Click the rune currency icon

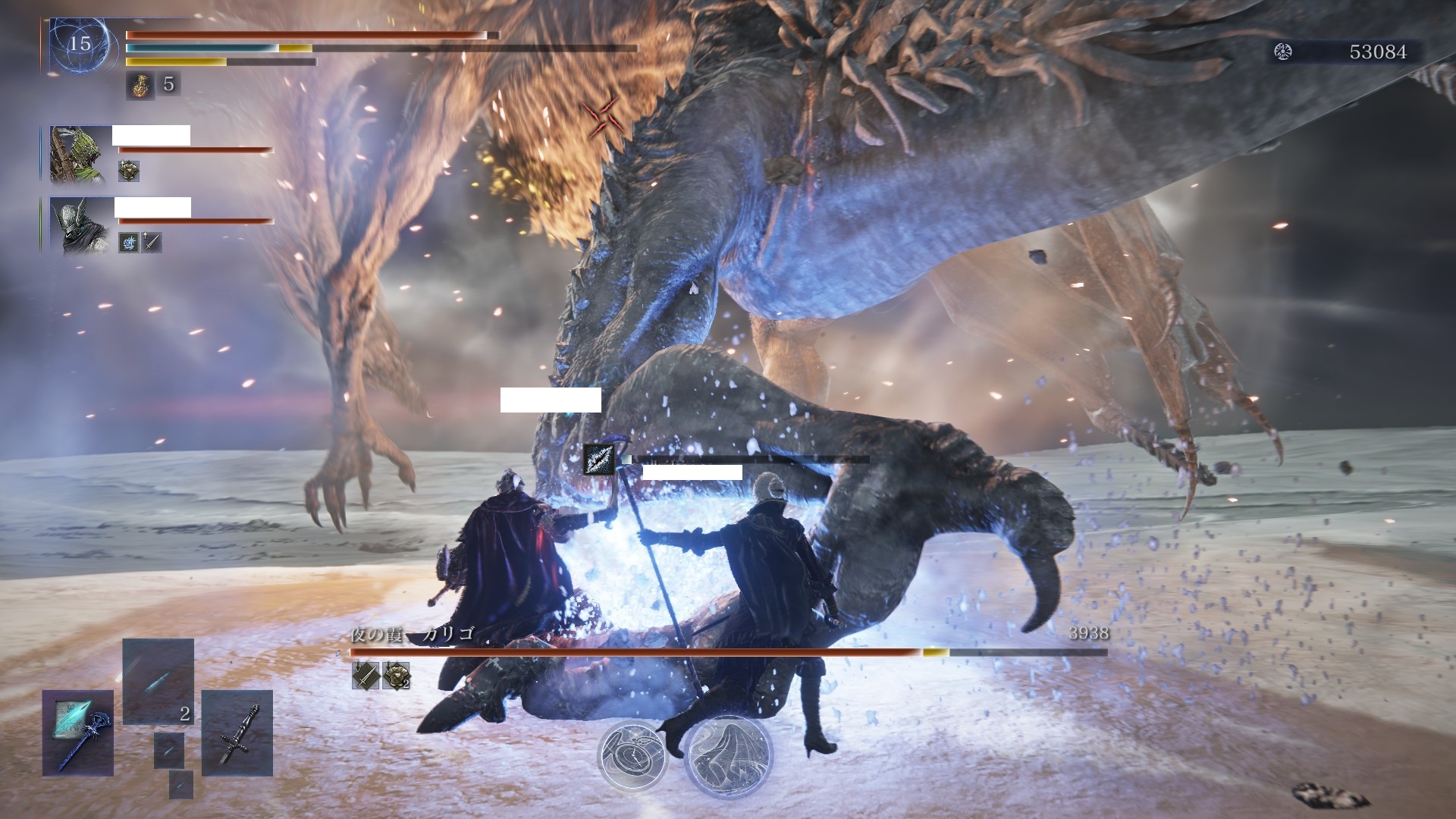click(1283, 52)
